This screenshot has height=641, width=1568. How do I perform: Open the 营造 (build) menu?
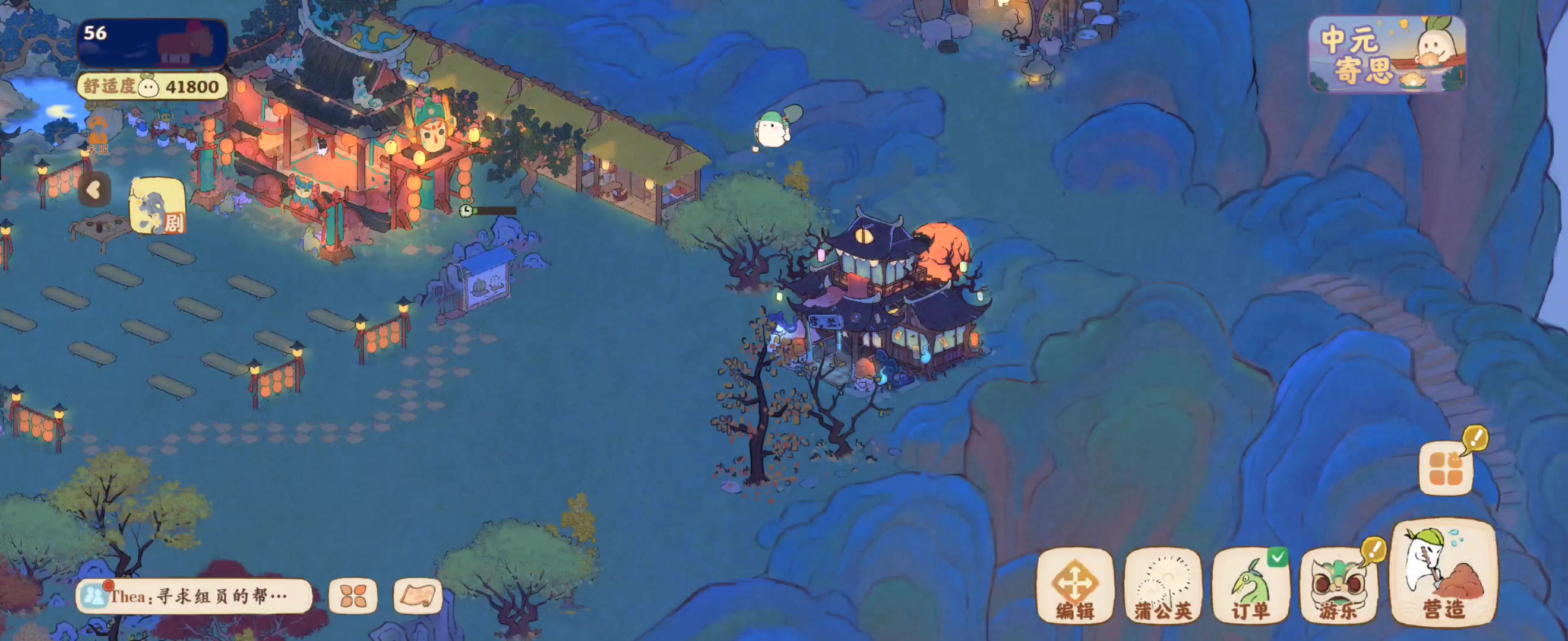pyautogui.click(x=1443, y=573)
